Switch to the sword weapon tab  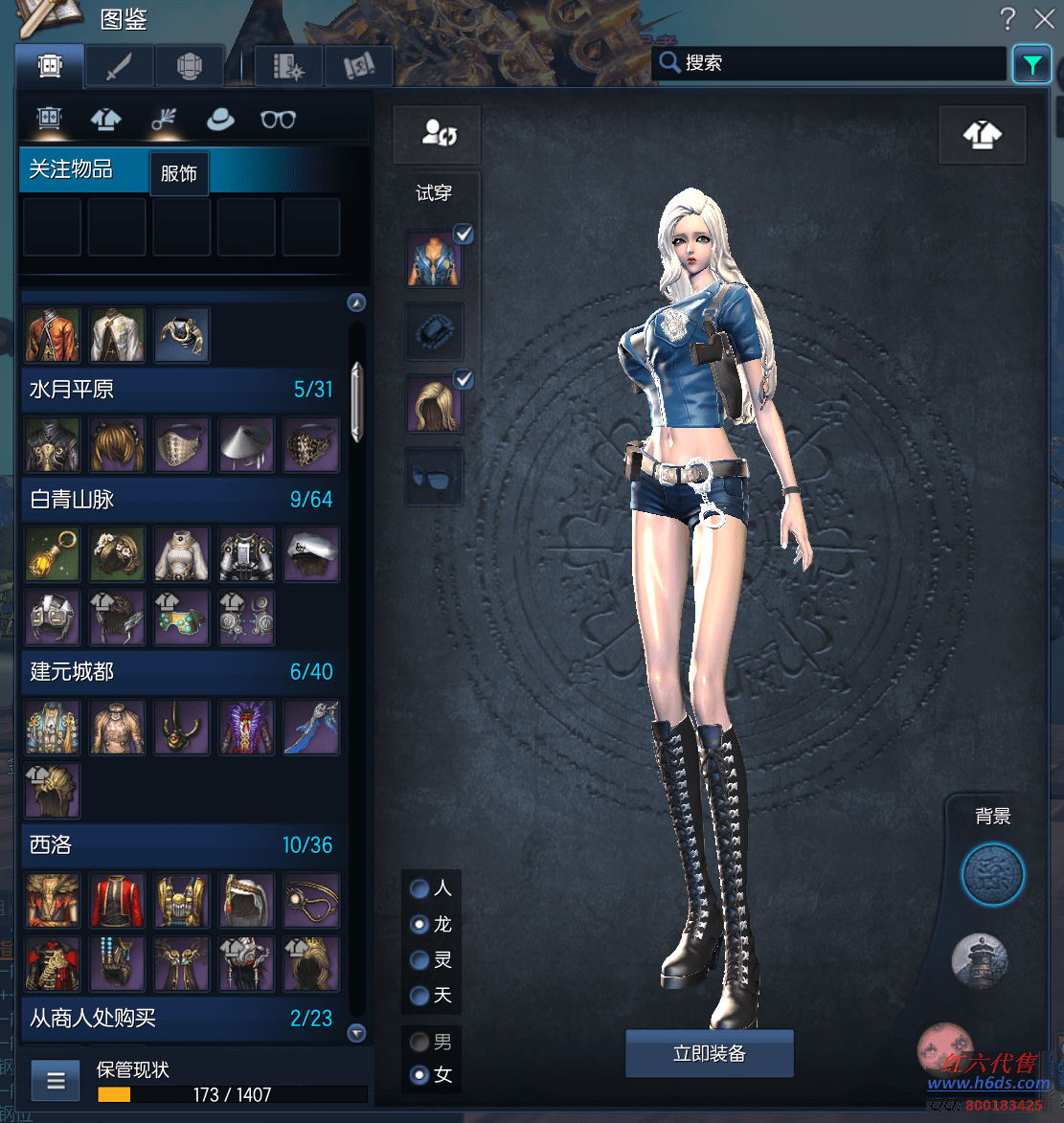click(120, 66)
